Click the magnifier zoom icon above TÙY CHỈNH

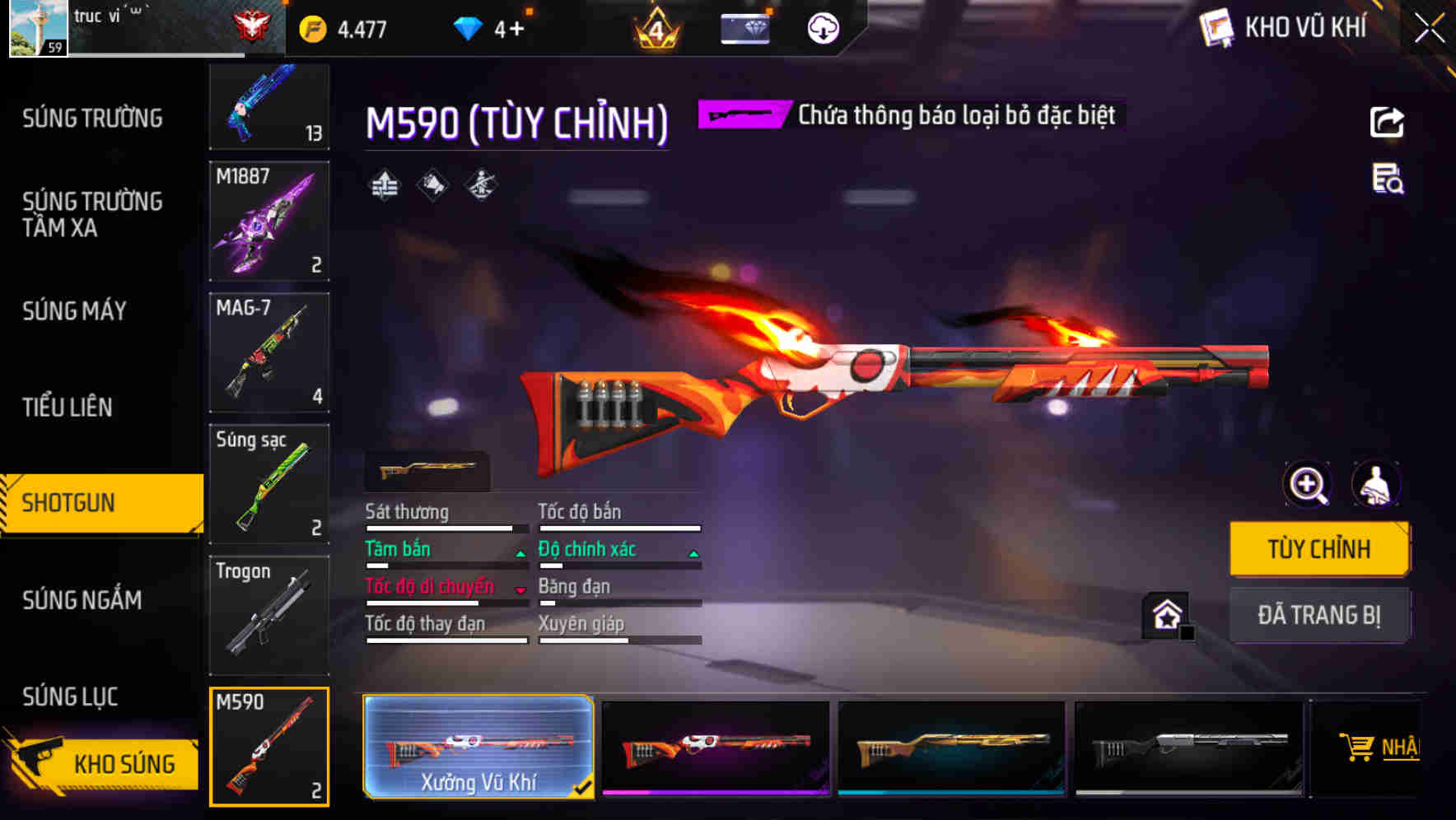[x=1308, y=485]
